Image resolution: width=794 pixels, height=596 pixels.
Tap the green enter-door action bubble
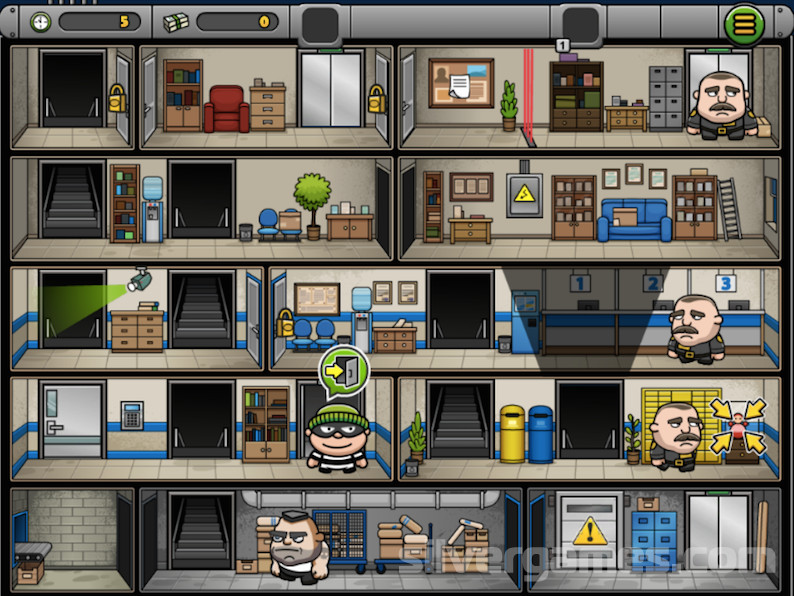coord(343,371)
